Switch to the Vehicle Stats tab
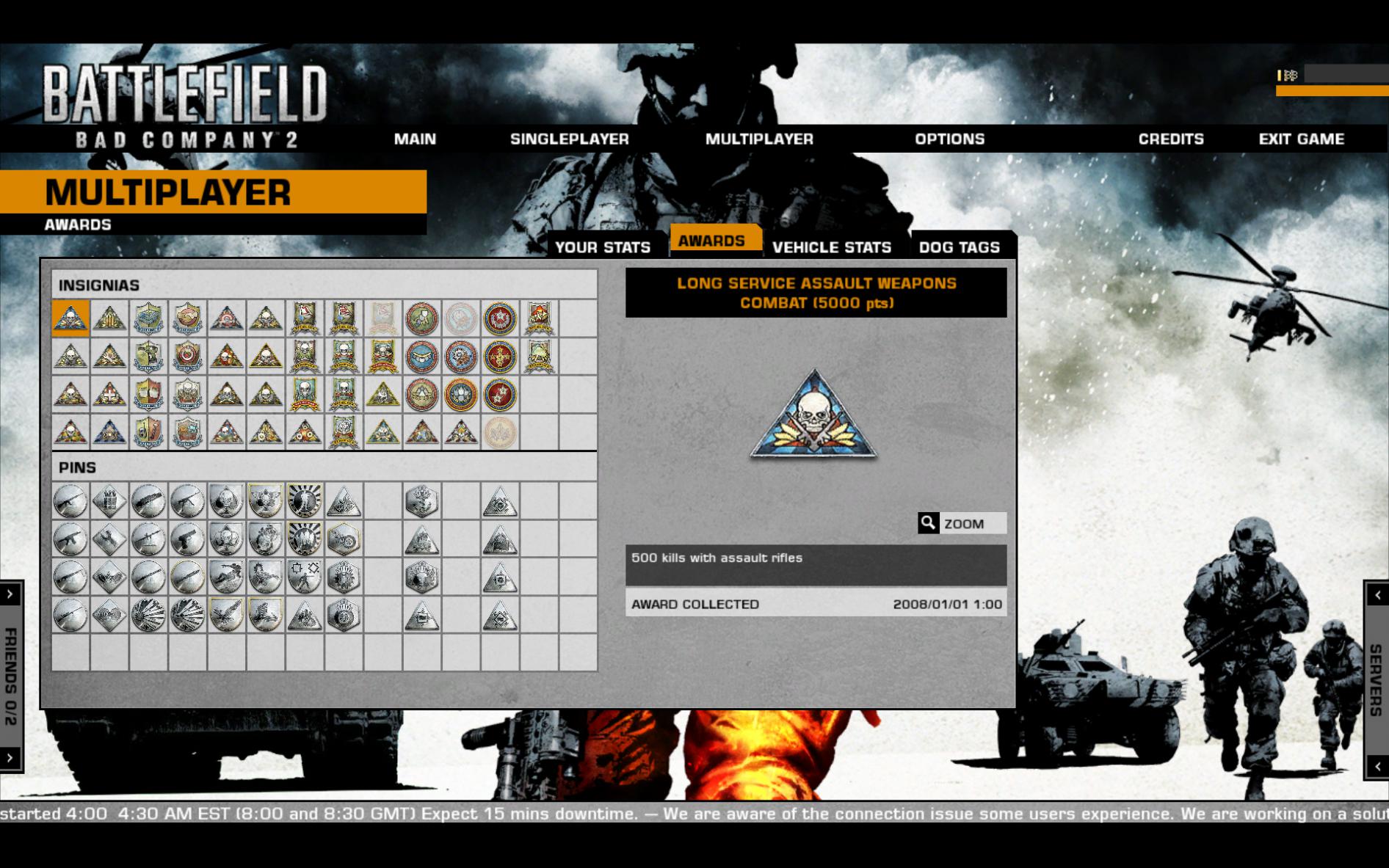The image size is (1389, 868). [x=832, y=247]
